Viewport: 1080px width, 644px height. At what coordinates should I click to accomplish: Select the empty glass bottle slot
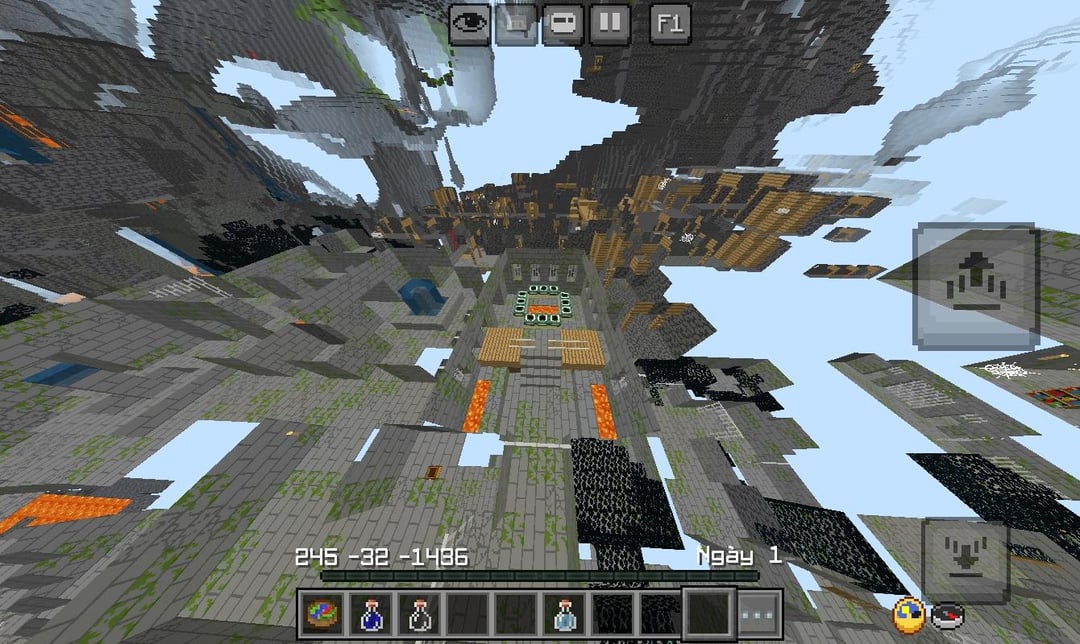(x=418, y=613)
